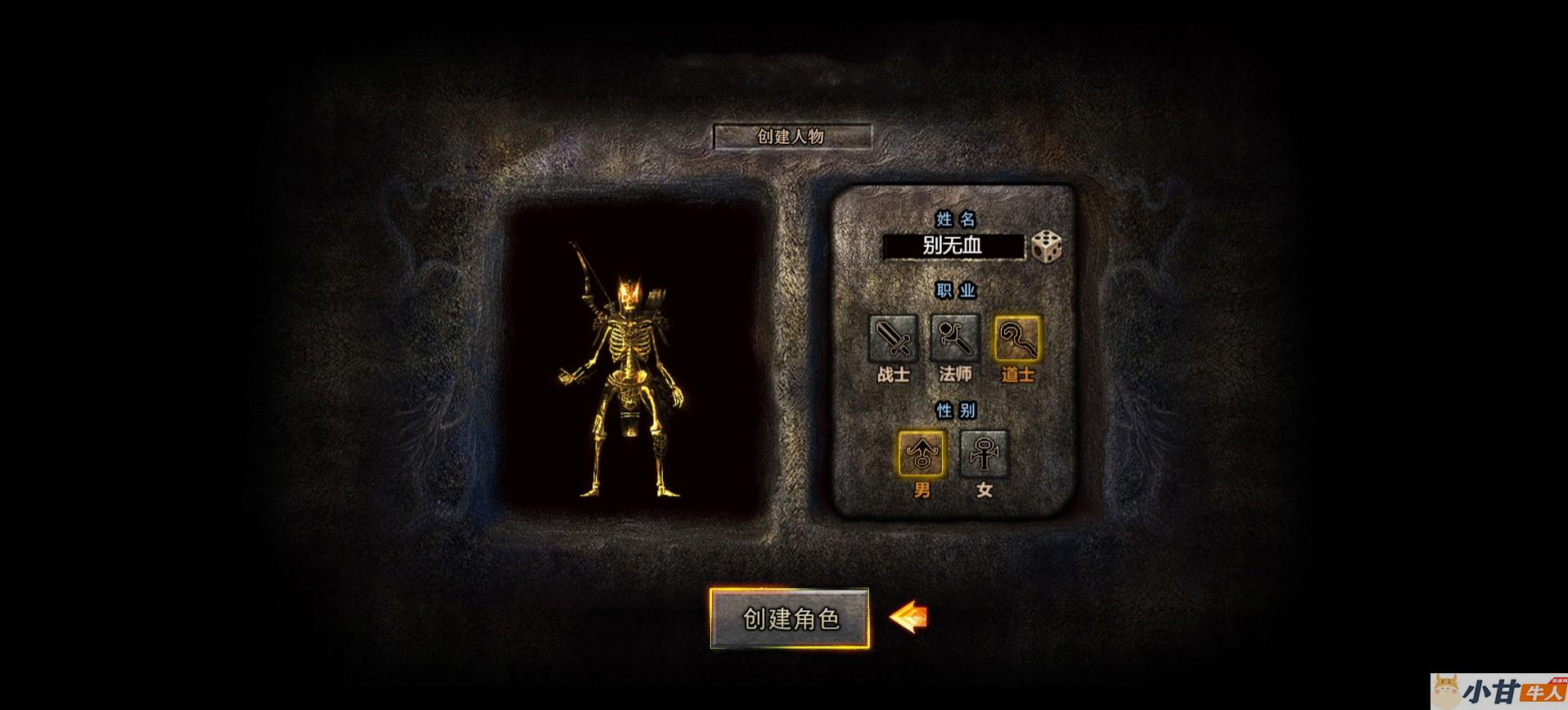This screenshot has height=710, width=1568.
Task: Select the name input field
Action: (x=953, y=246)
